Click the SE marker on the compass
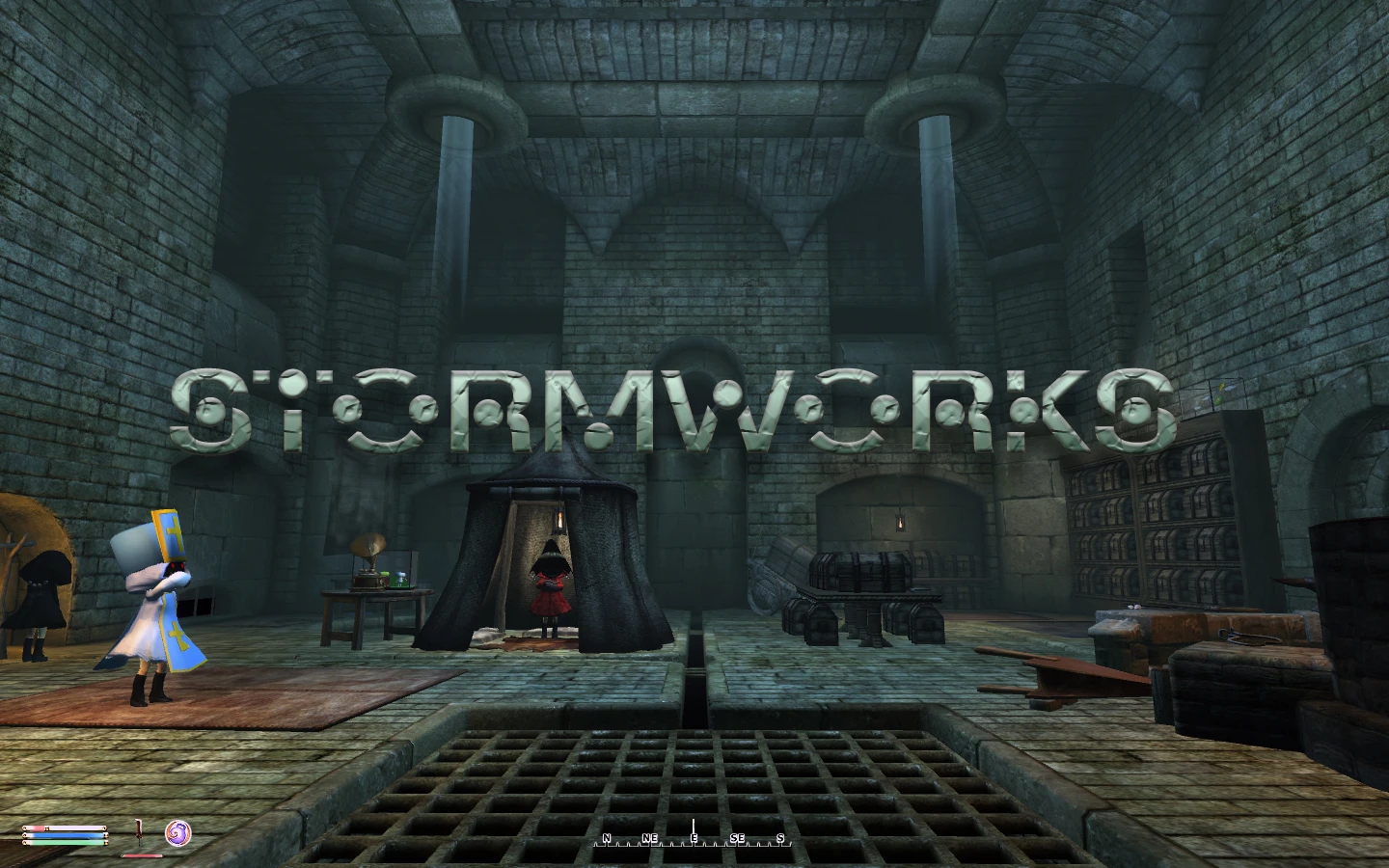1389x868 pixels. point(736,837)
